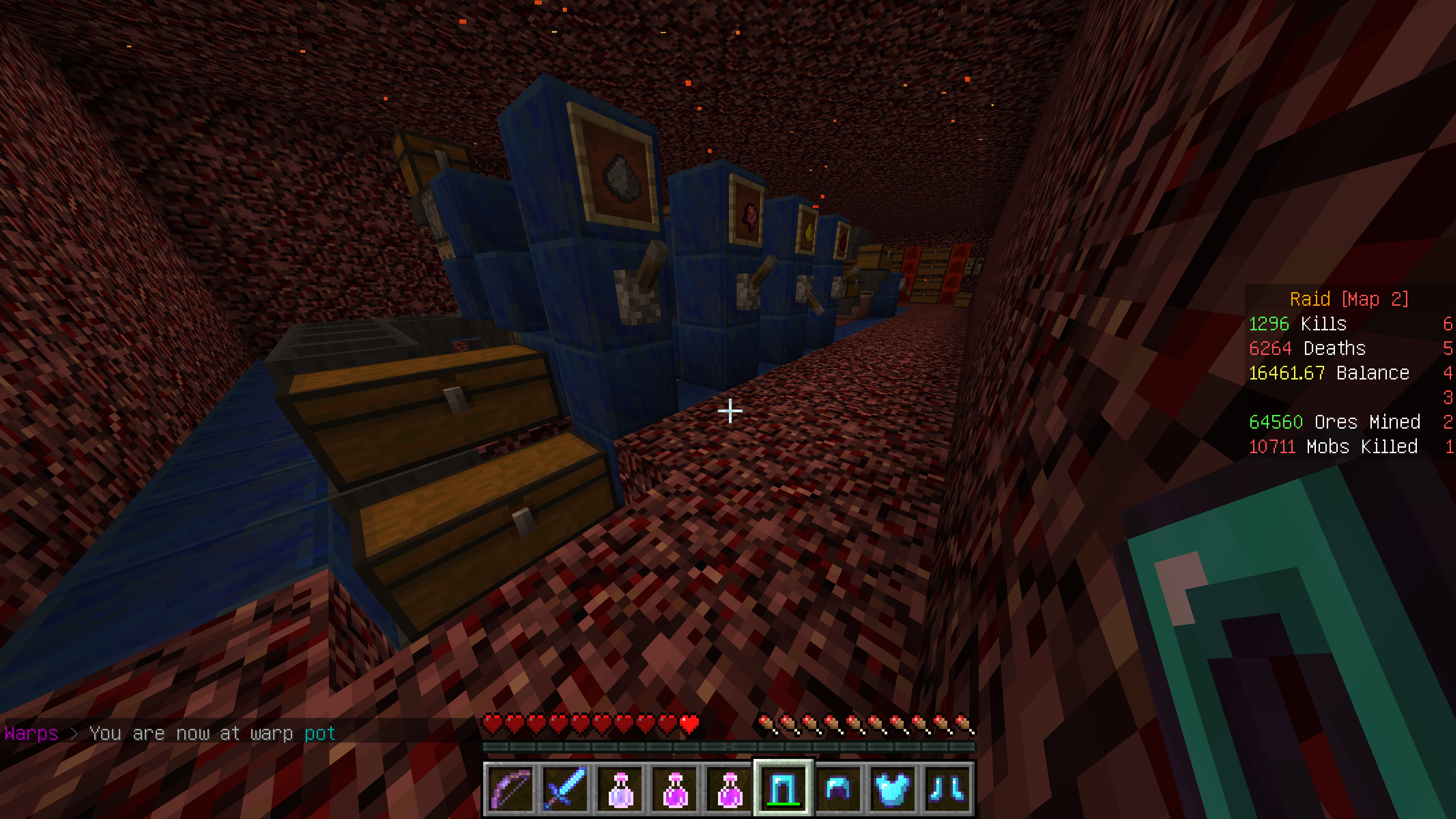Pick the diamond chestplate hotbar slot

pyautogui.click(x=892, y=789)
